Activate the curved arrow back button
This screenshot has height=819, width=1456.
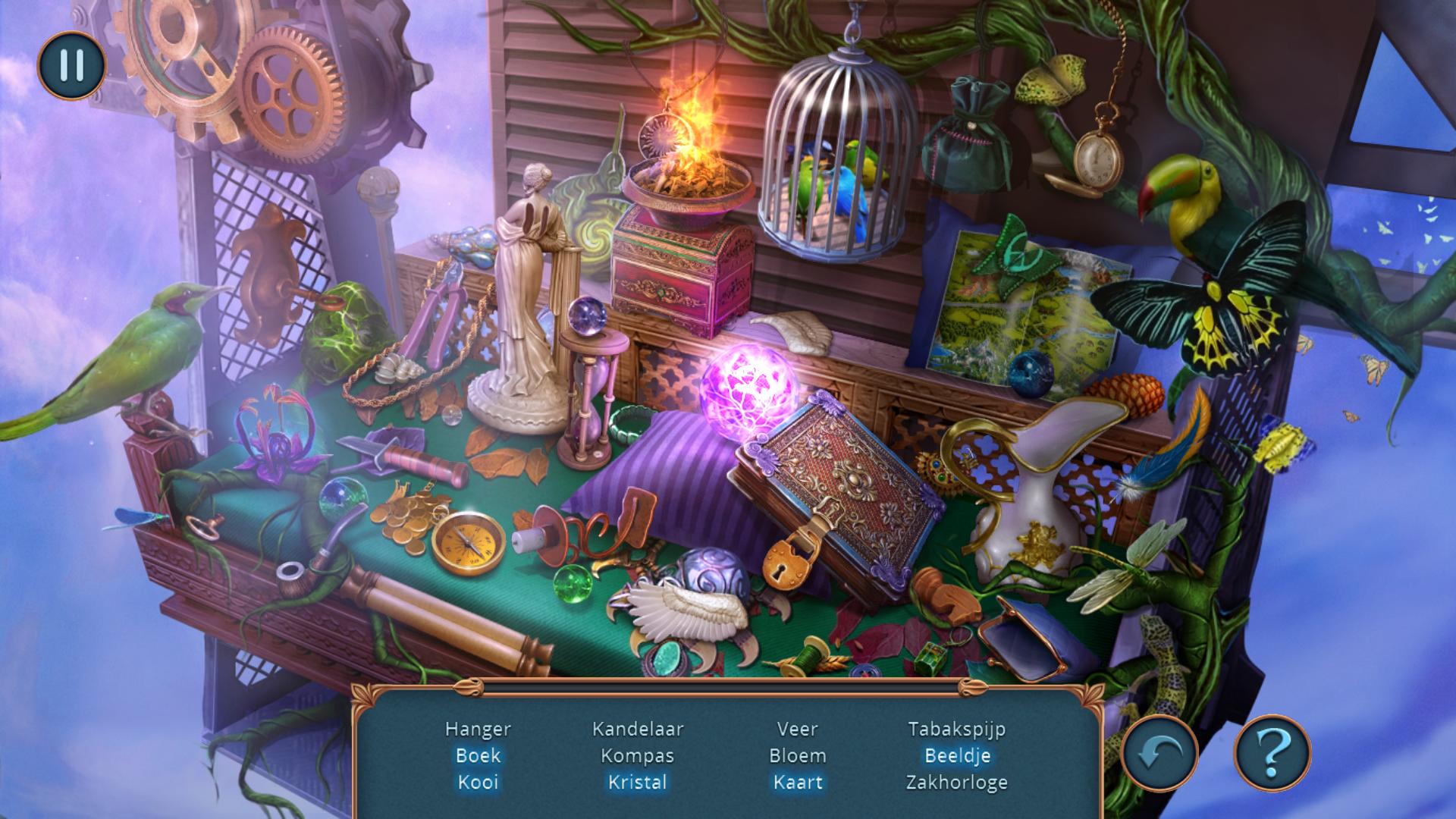click(x=1159, y=752)
